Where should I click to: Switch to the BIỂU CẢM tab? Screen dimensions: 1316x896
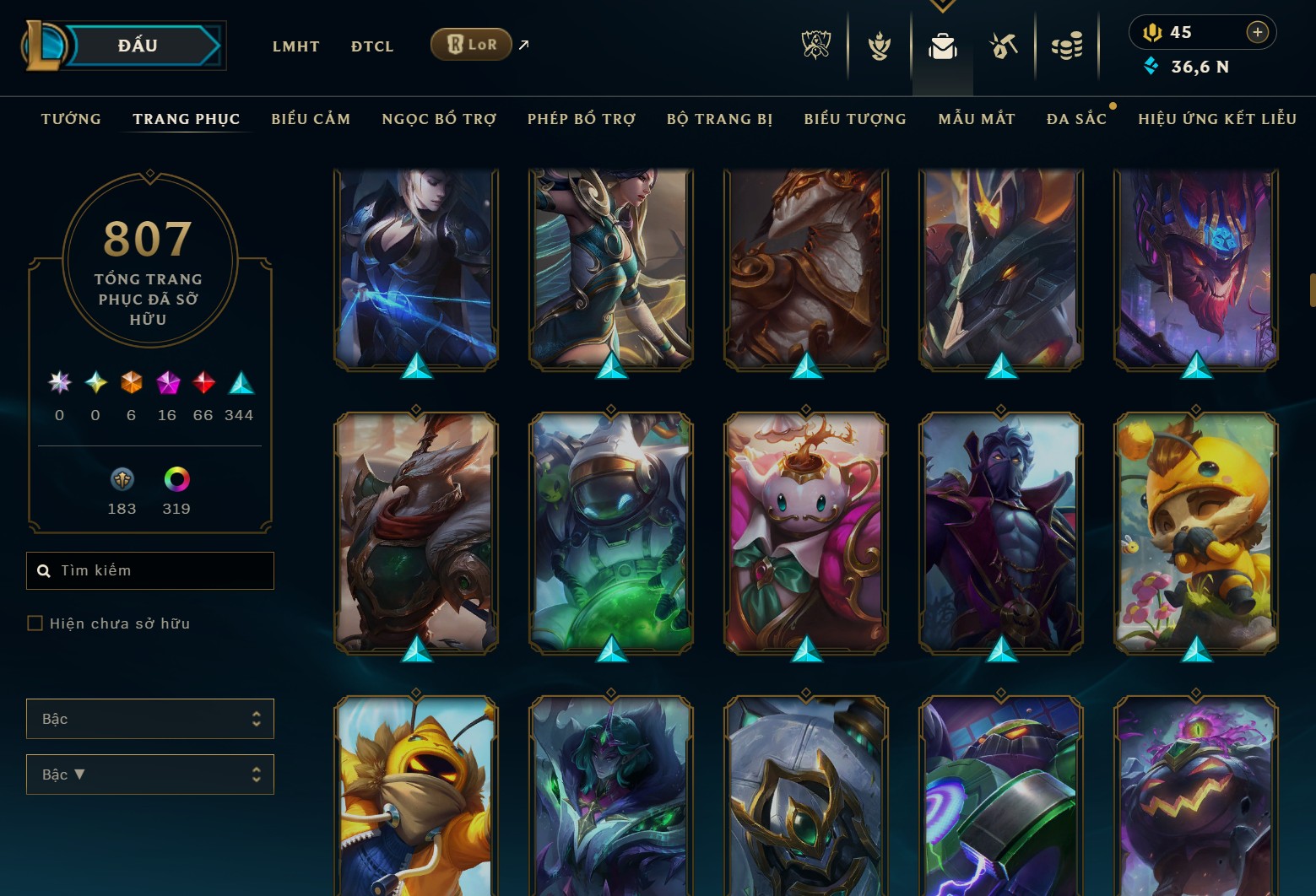310,119
